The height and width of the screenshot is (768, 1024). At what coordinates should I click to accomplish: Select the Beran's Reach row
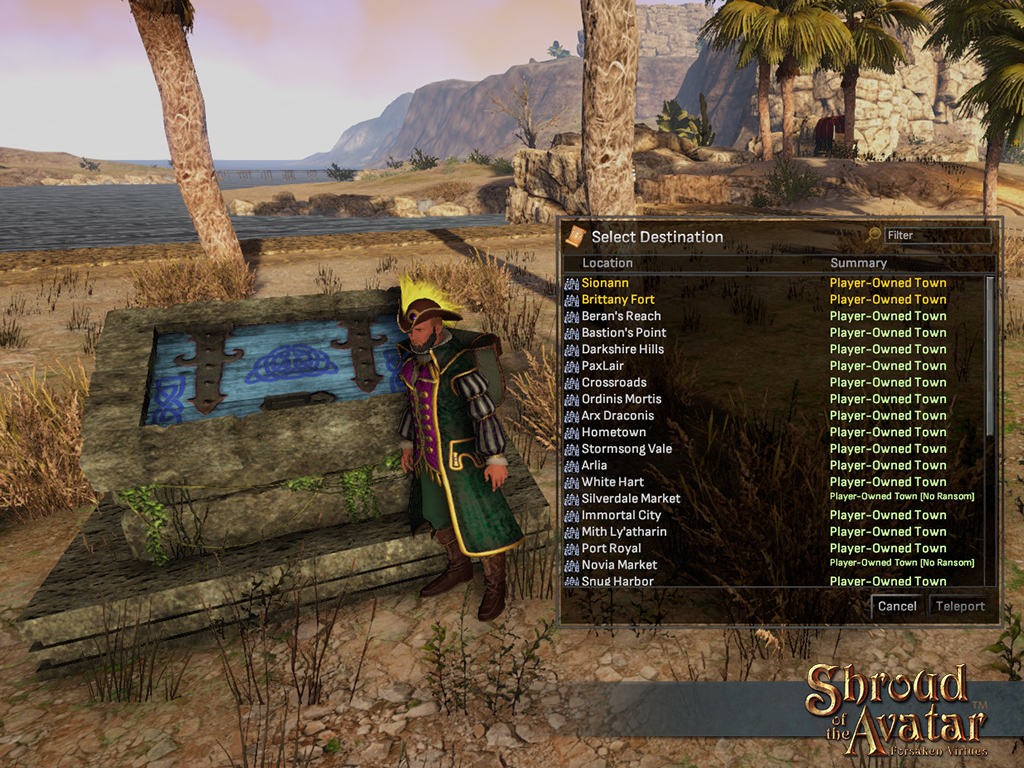coord(621,316)
